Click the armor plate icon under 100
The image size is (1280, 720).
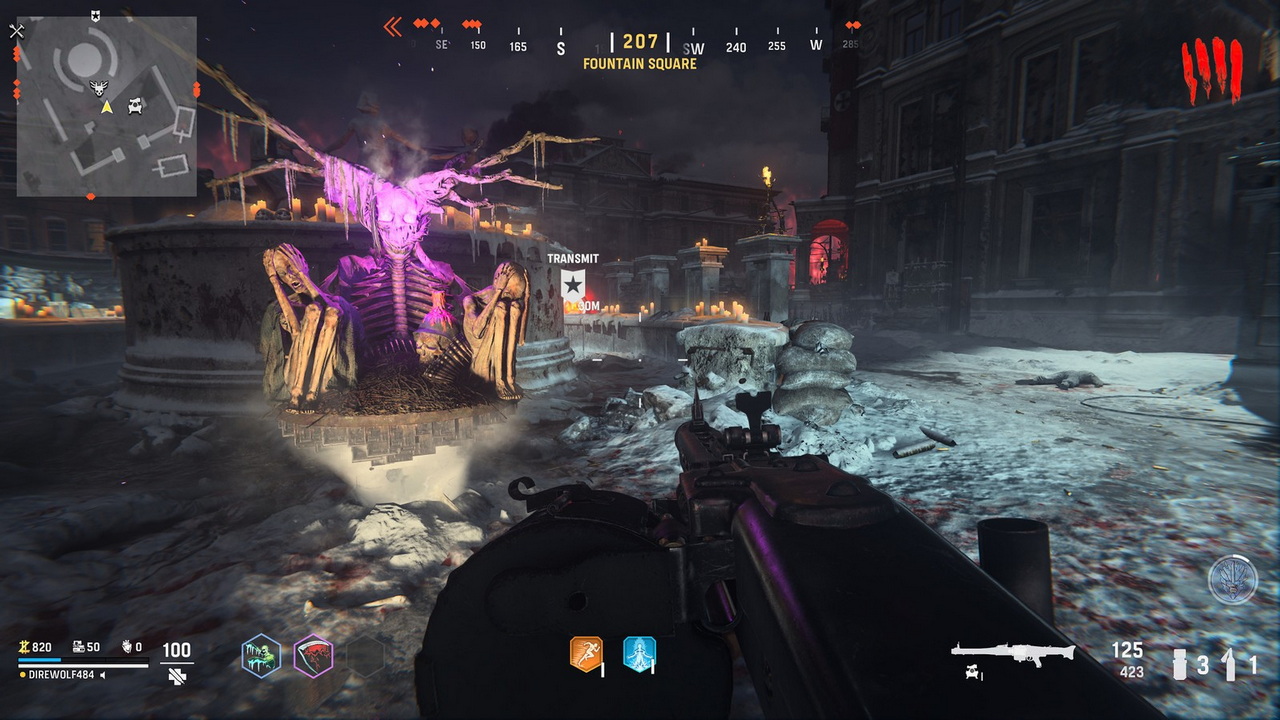coord(177,676)
